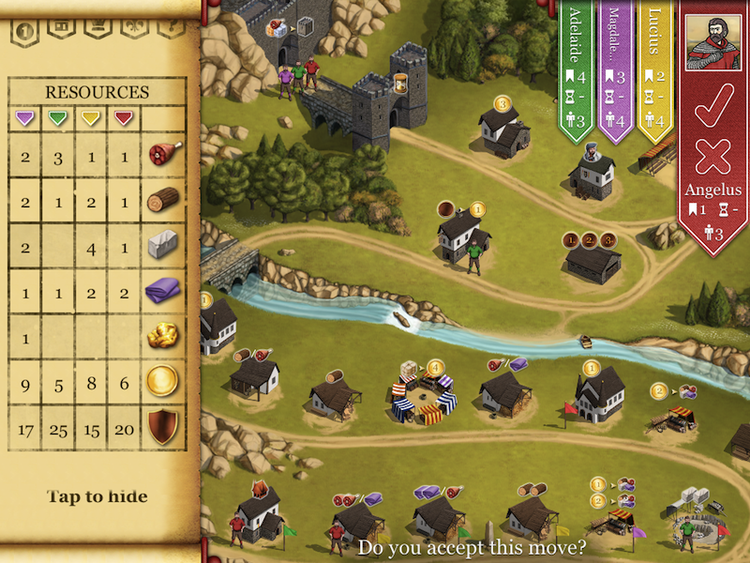
Task: Tap to hide the resources panel
Action: [97, 496]
